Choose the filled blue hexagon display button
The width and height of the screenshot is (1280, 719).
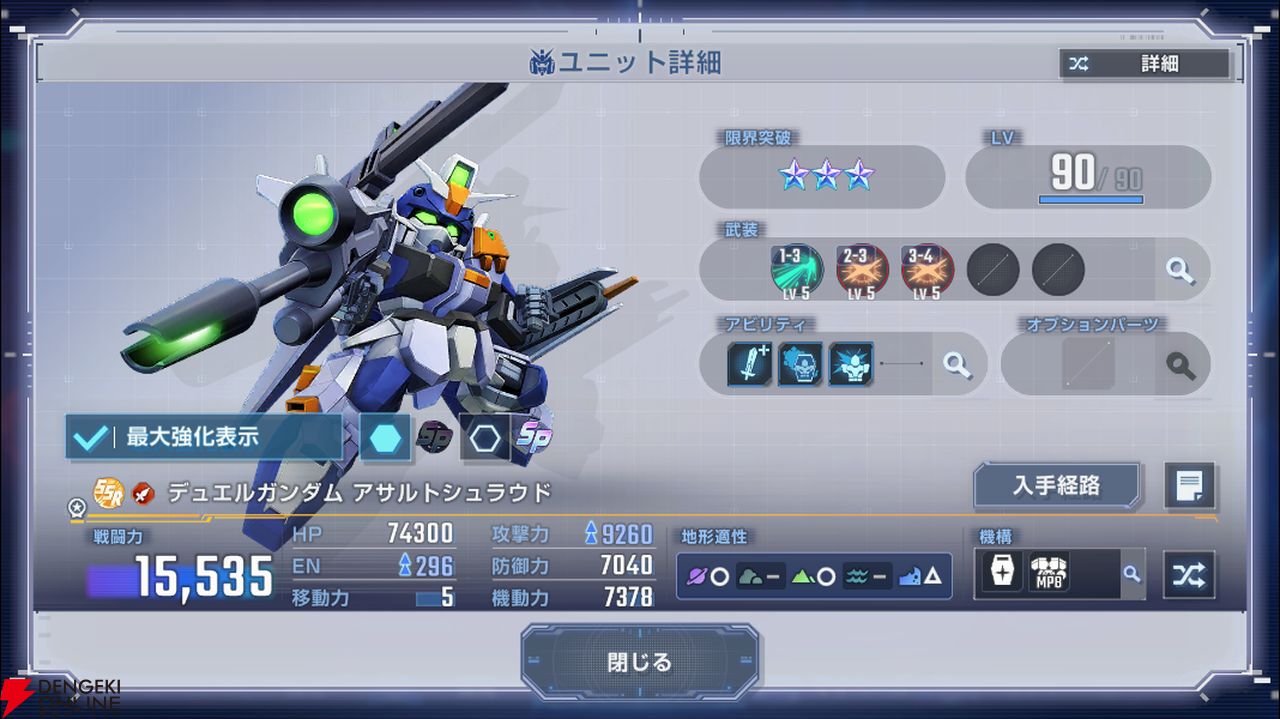[385, 438]
